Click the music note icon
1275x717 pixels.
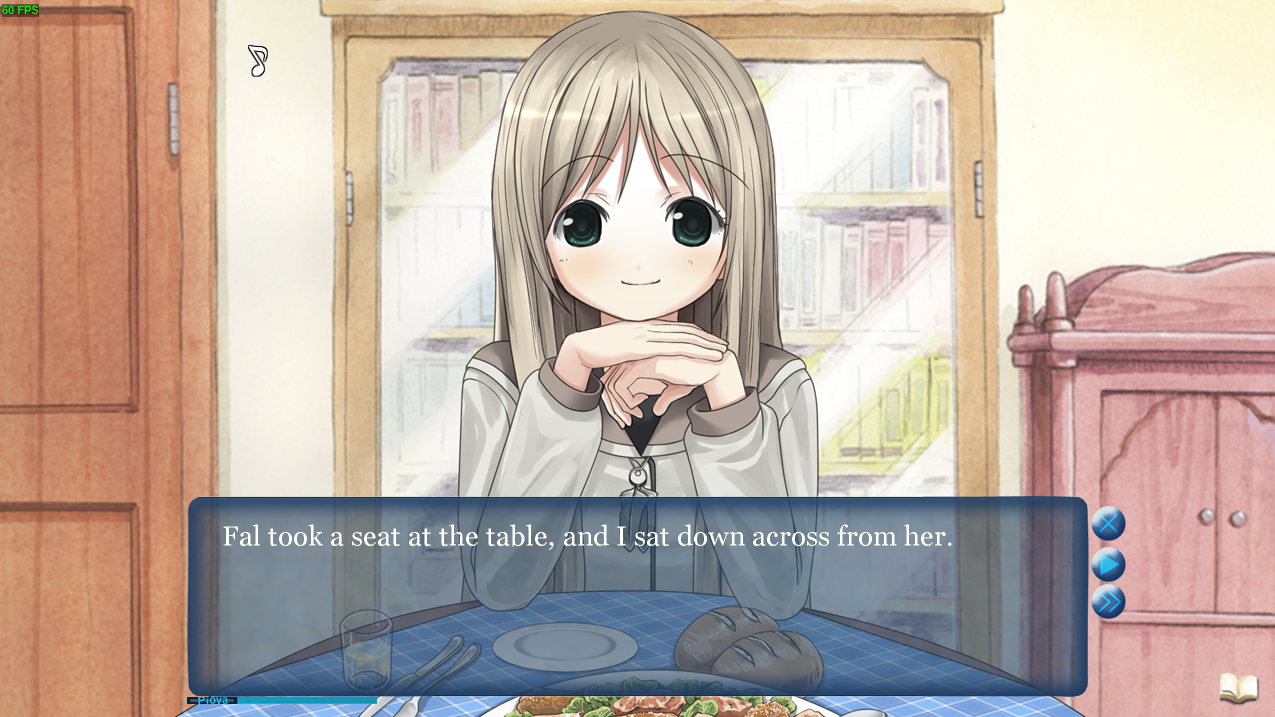click(258, 61)
